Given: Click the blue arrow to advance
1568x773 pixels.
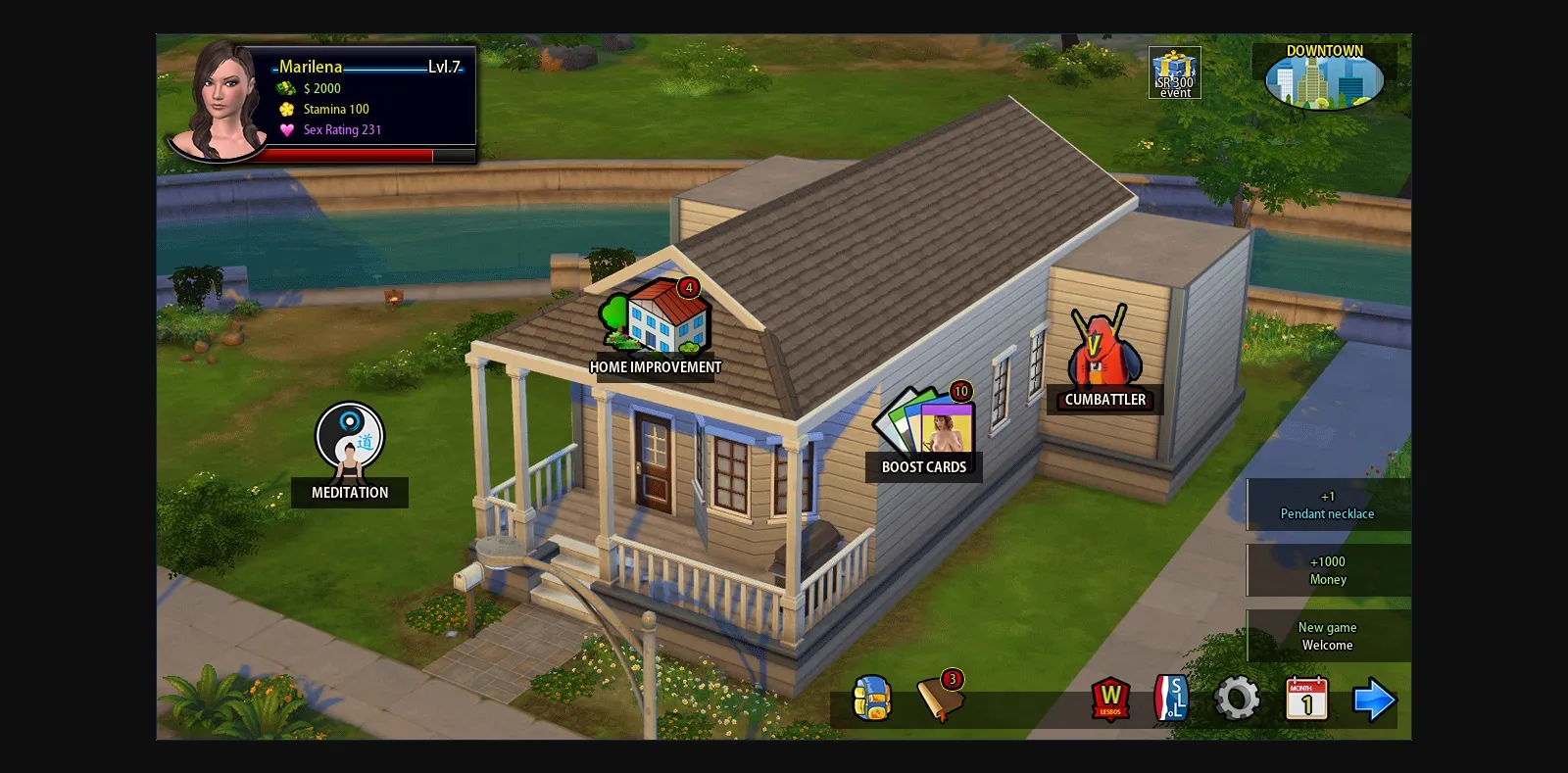Looking at the screenshot, I should coord(1376,699).
